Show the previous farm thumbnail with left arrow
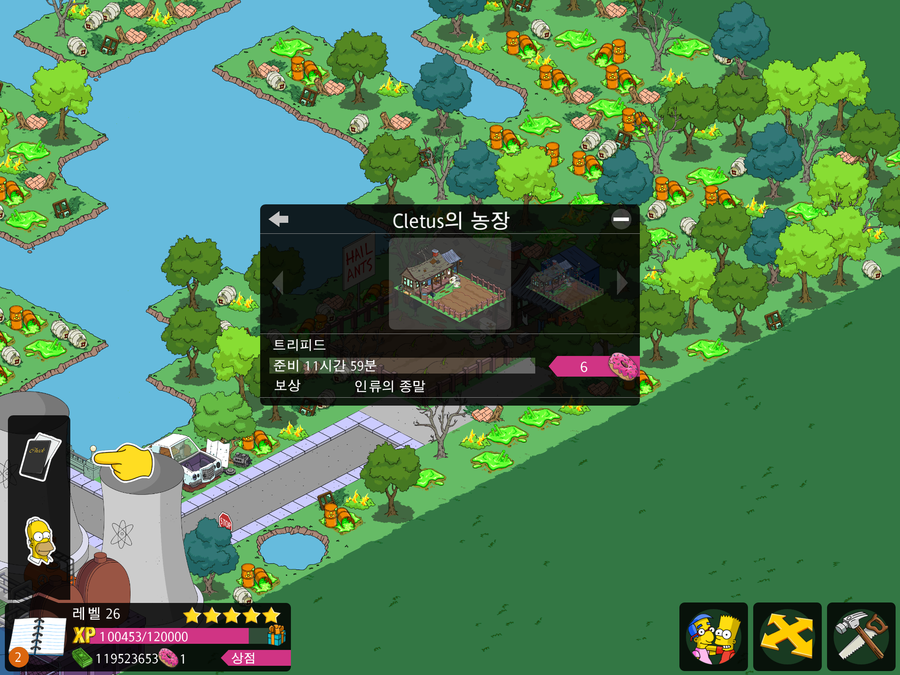The height and width of the screenshot is (675, 900). (x=278, y=283)
